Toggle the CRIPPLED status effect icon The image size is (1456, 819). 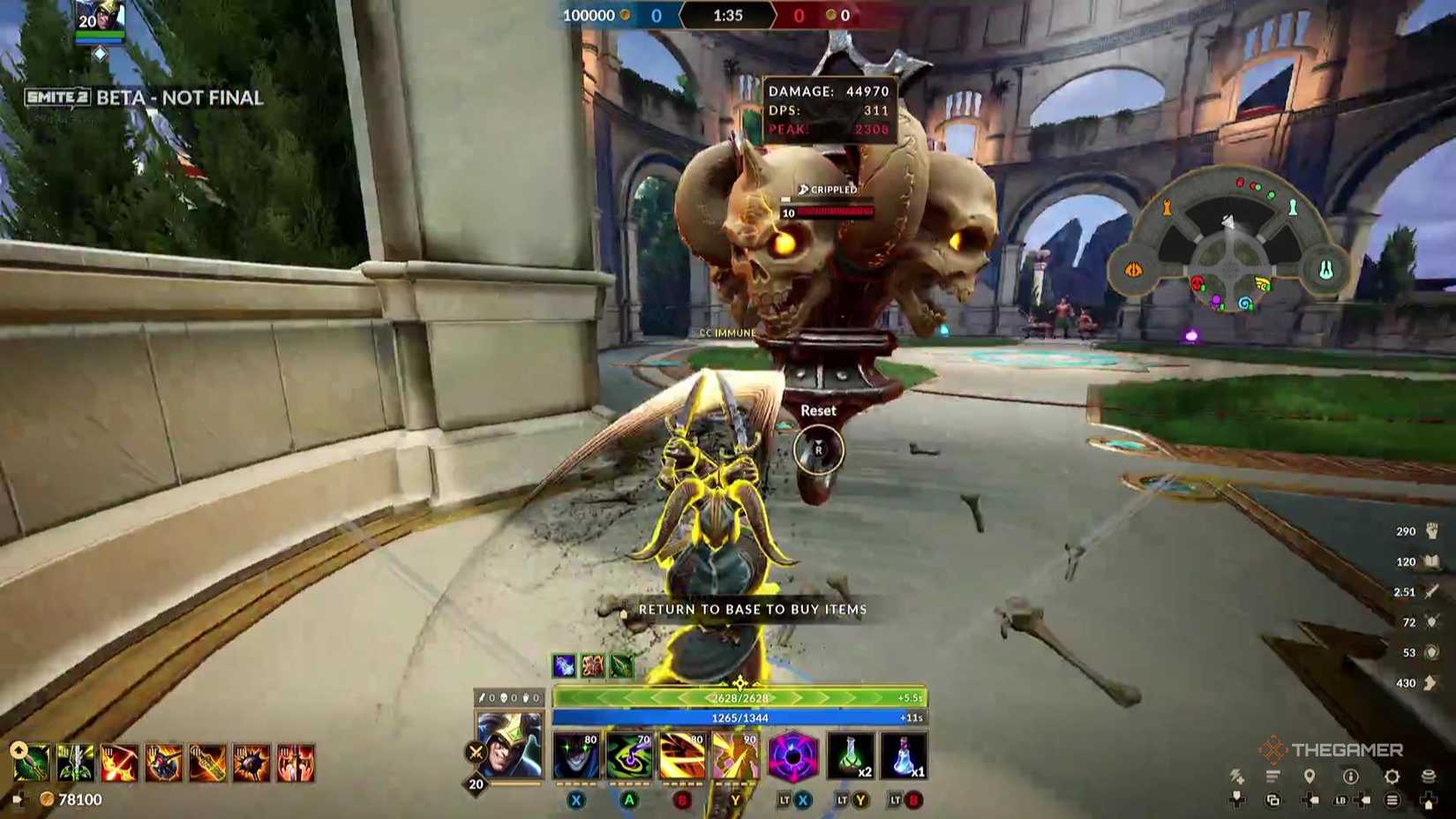coord(803,189)
